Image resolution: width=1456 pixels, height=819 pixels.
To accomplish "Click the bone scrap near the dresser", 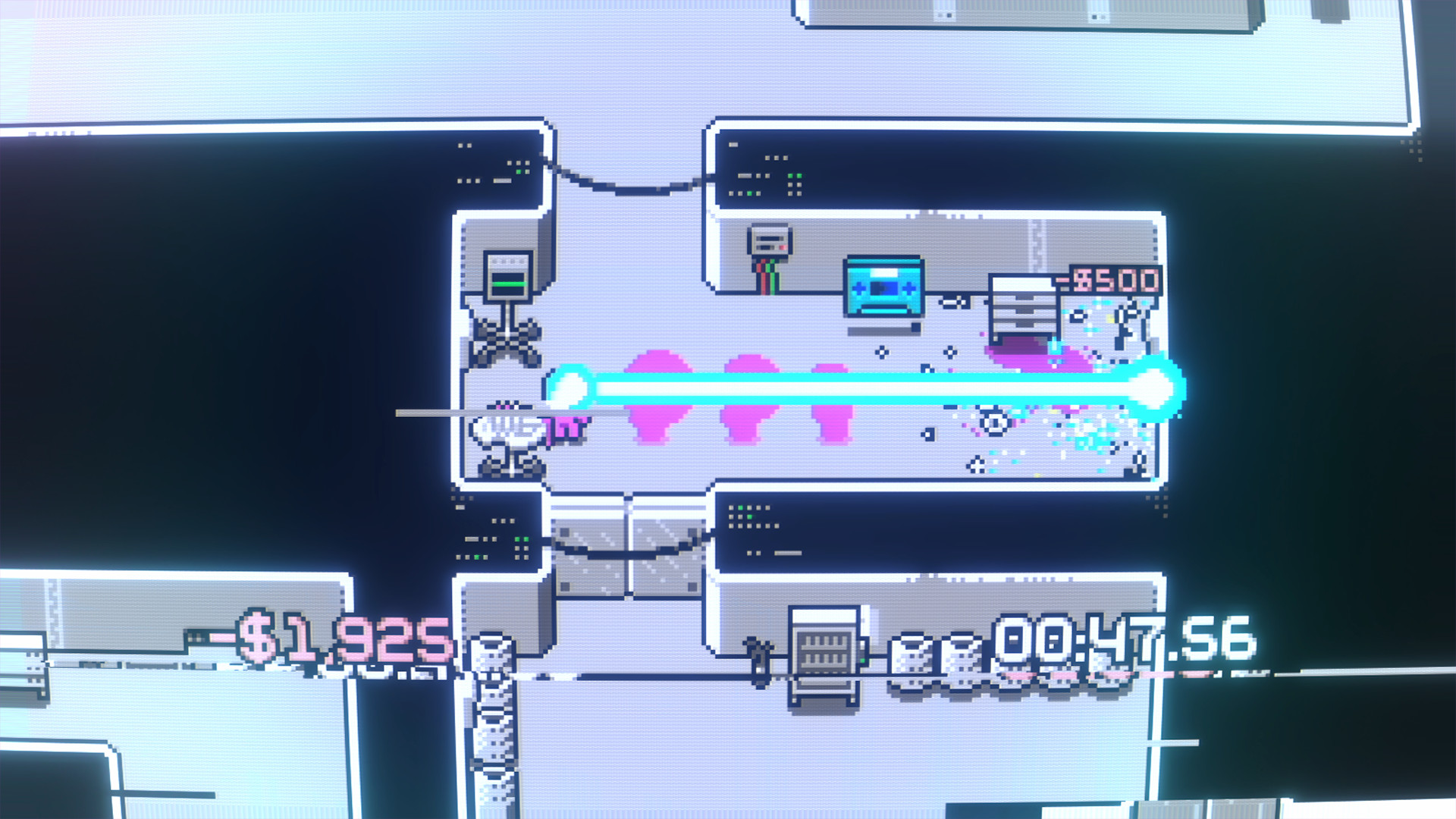I will (1078, 317).
